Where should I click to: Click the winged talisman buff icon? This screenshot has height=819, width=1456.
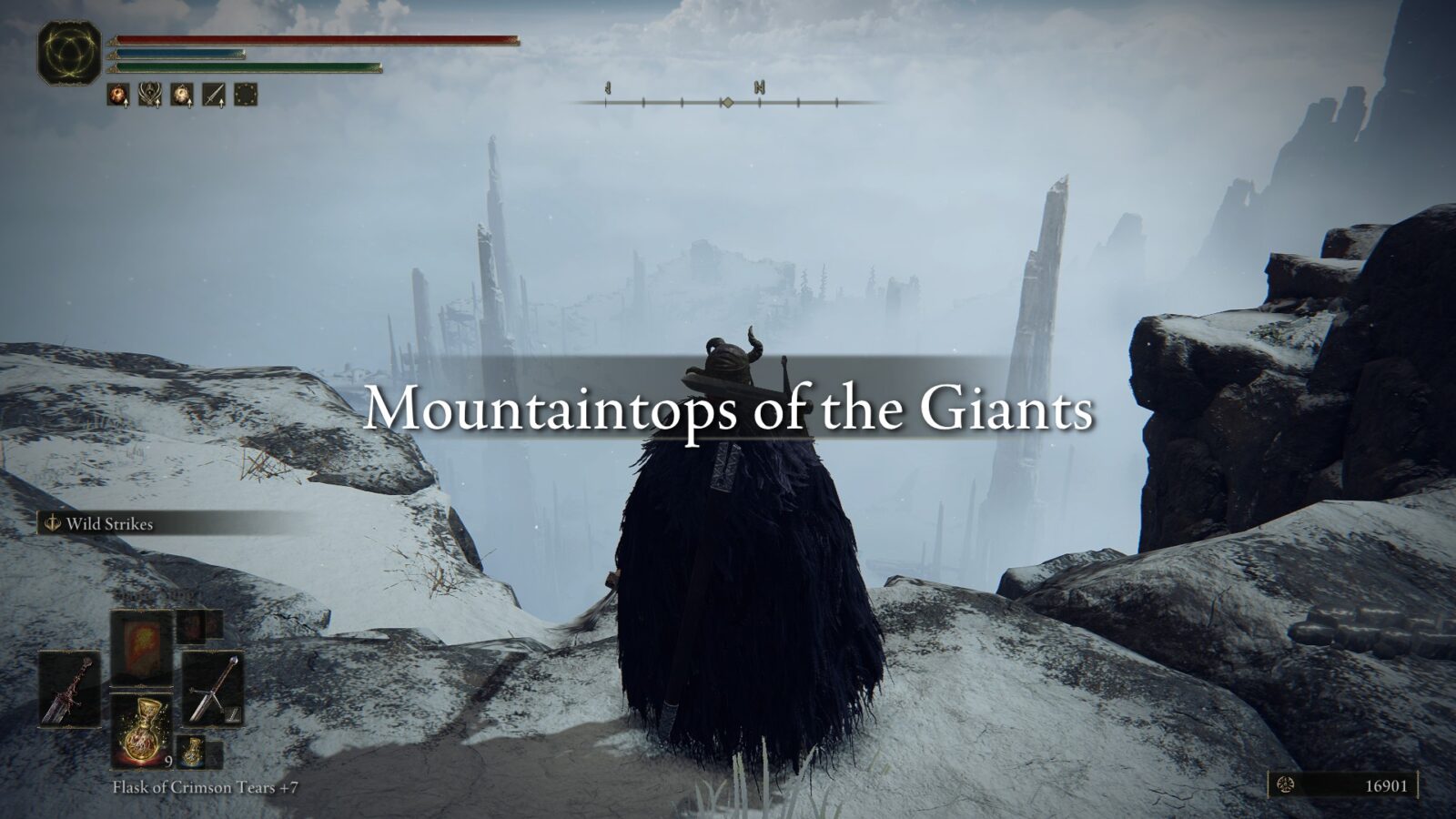click(x=150, y=93)
